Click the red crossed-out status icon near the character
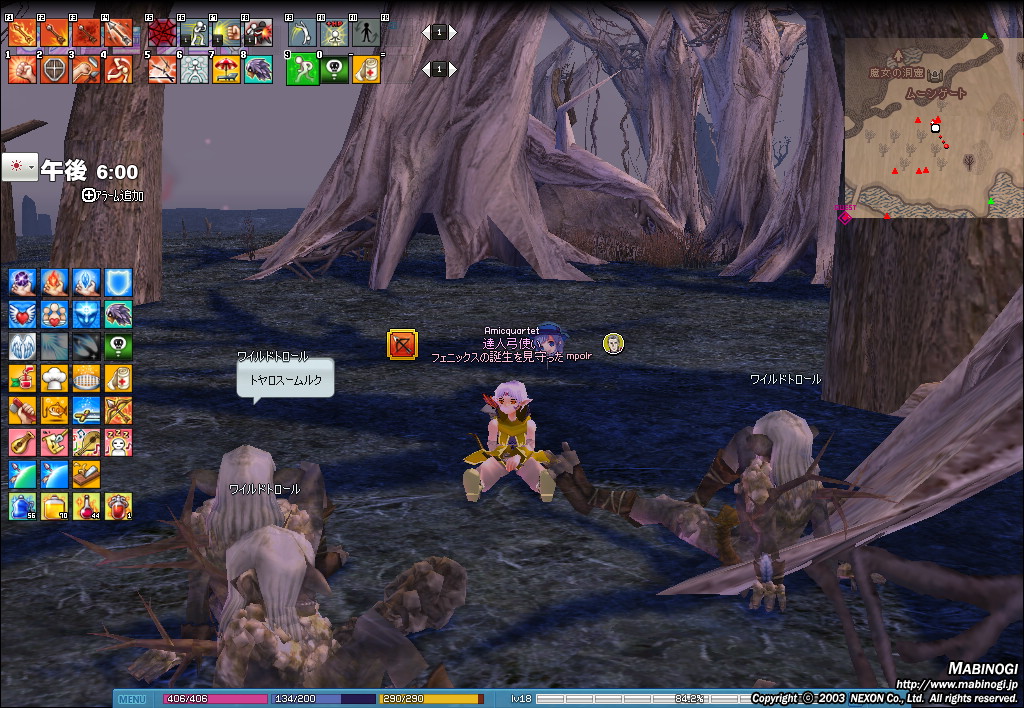Screen dimensions: 1024x708 click(402, 345)
